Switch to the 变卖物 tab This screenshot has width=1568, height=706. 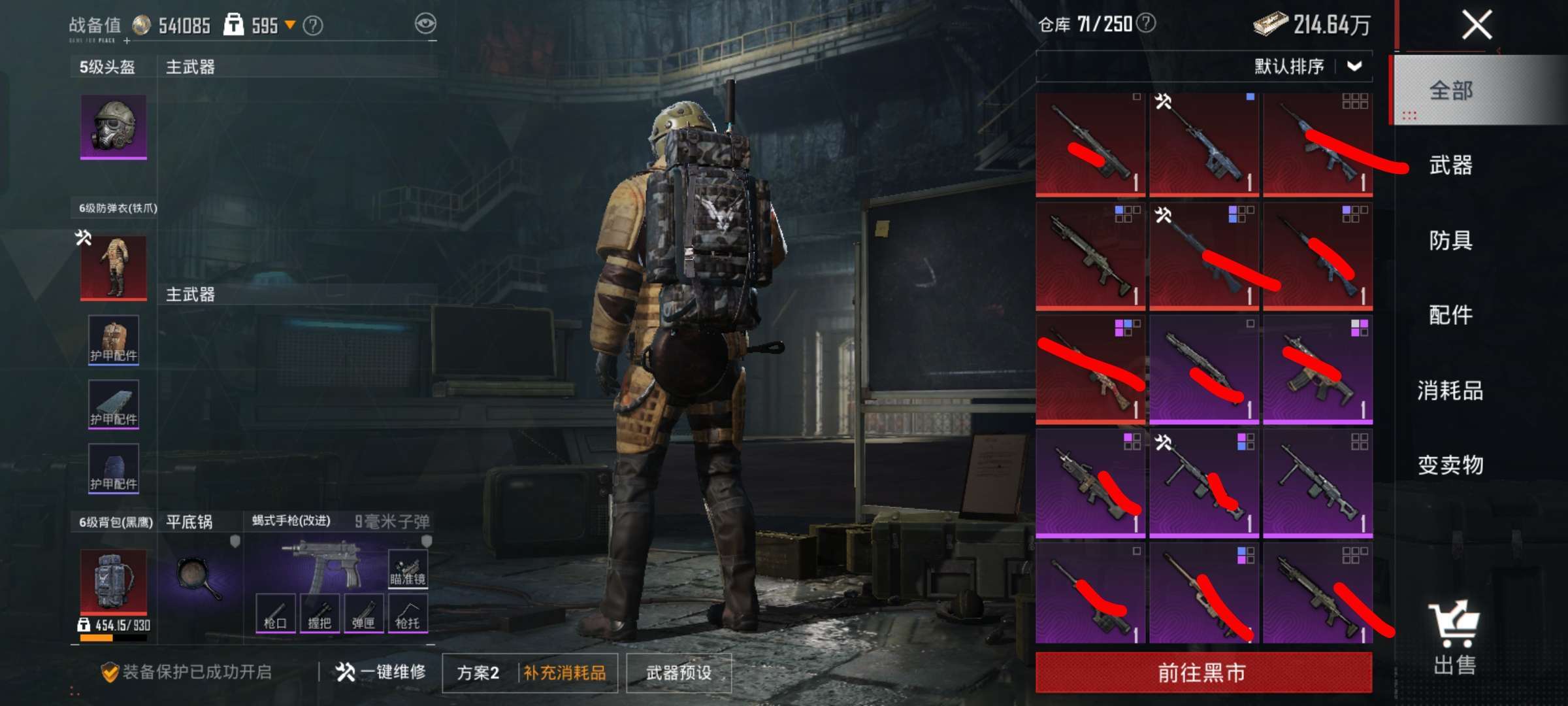pos(1450,465)
